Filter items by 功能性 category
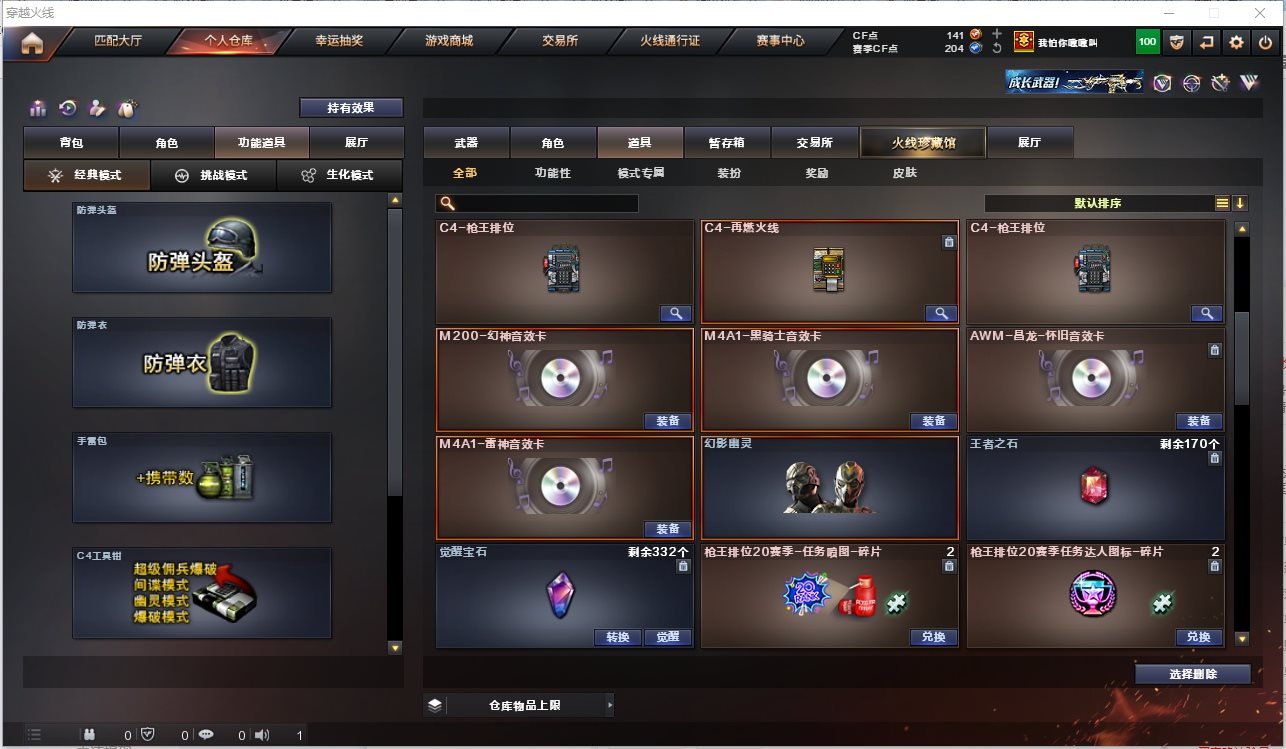 point(552,173)
